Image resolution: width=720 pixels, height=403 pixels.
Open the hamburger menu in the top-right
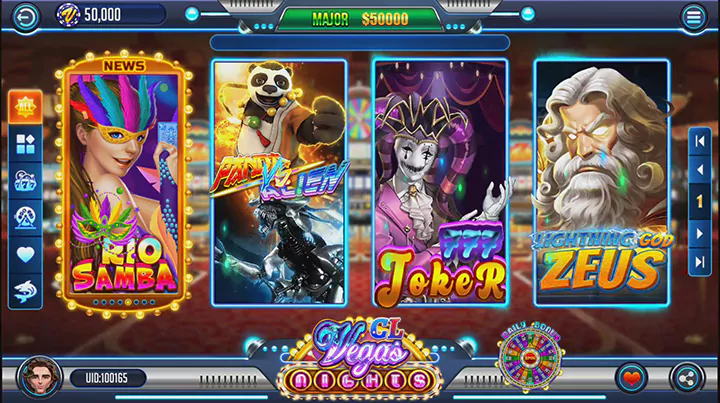(x=693, y=16)
